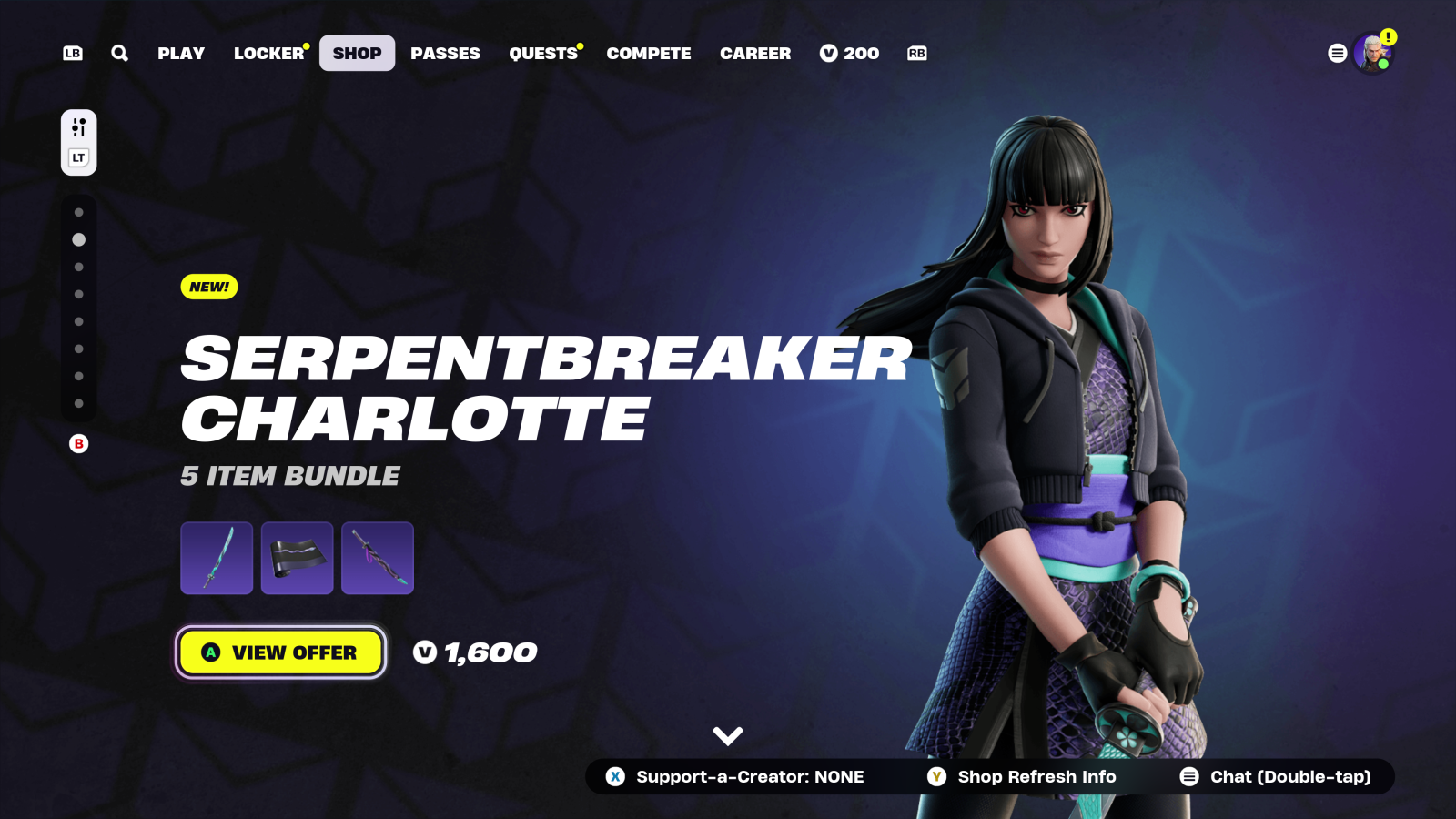
Task: Click the NEW! badge above the bundle title
Action: click(208, 287)
